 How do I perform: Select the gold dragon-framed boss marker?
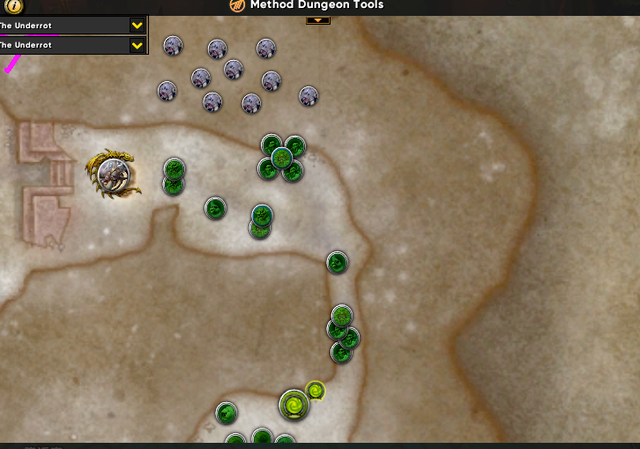pyautogui.click(x=113, y=174)
